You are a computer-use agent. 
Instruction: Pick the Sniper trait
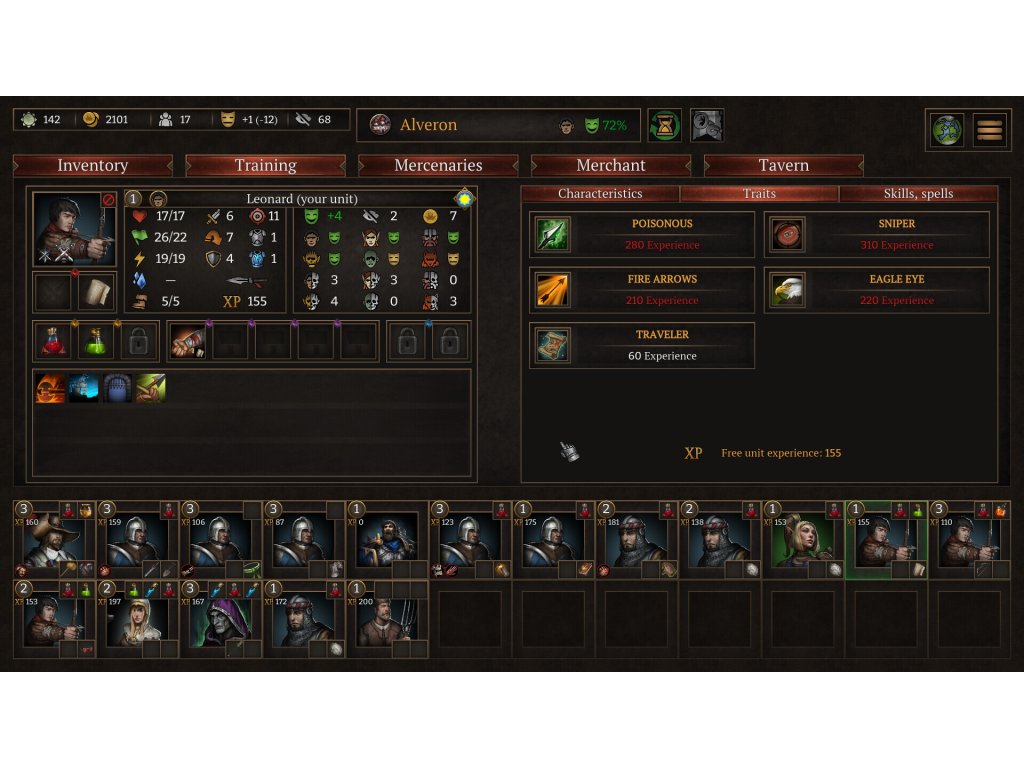click(x=877, y=235)
